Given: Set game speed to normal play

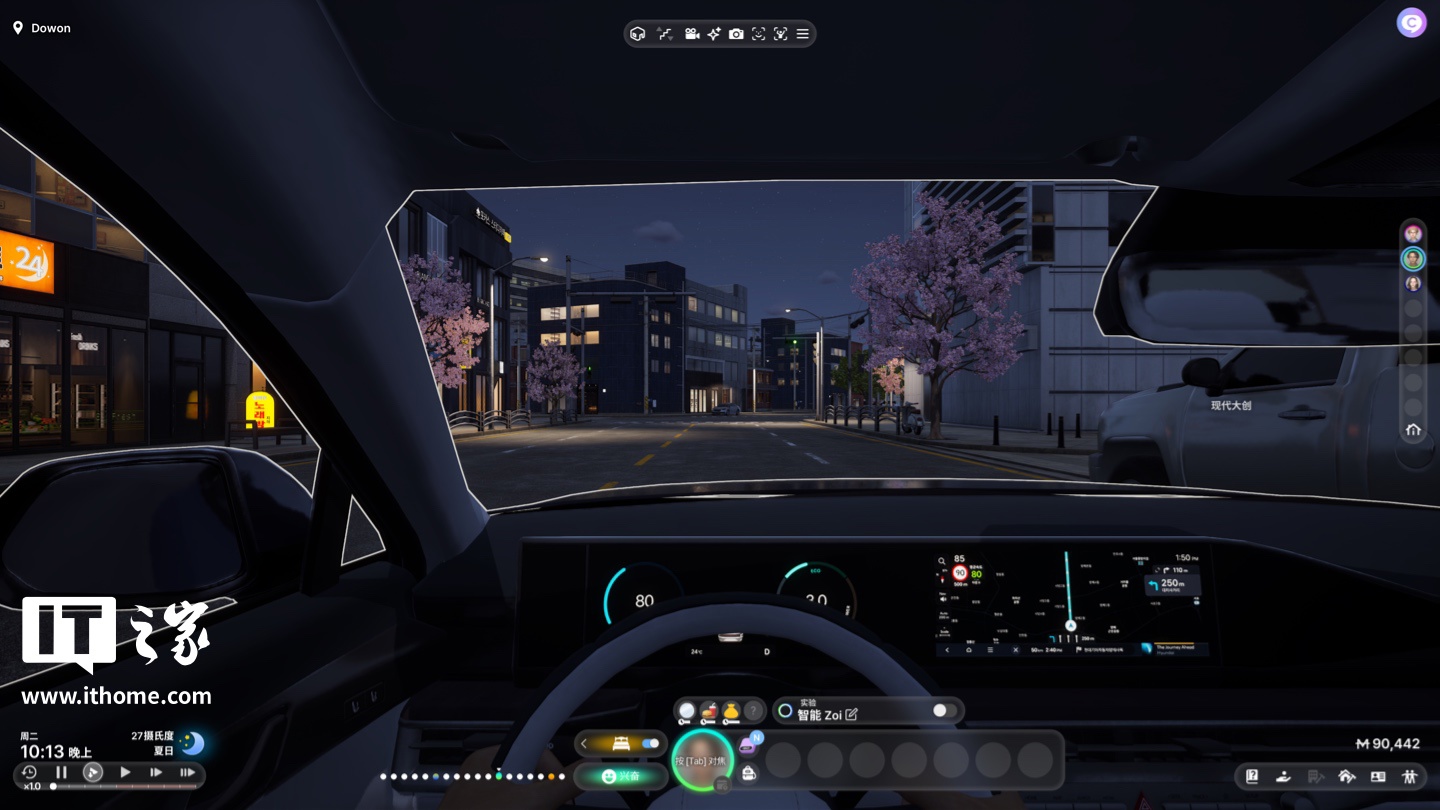Looking at the screenshot, I should coord(125,772).
